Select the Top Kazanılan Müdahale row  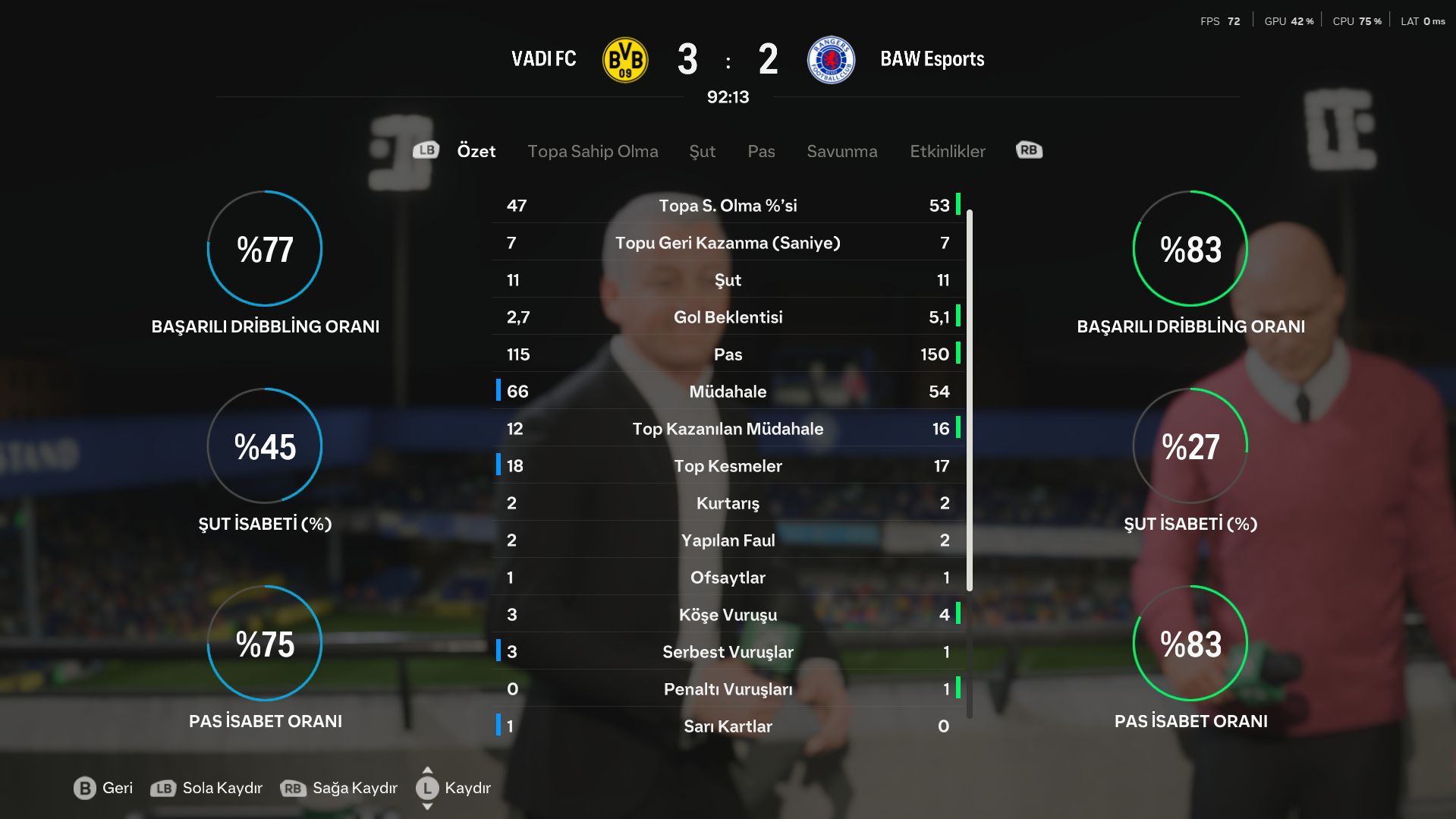pyautogui.click(x=728, y=429)
